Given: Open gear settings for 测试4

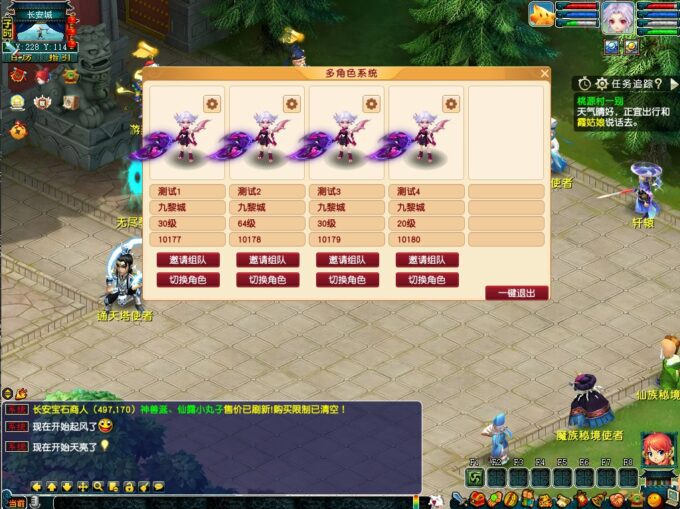Looking at the screenshot, I should tap(451, 103).
